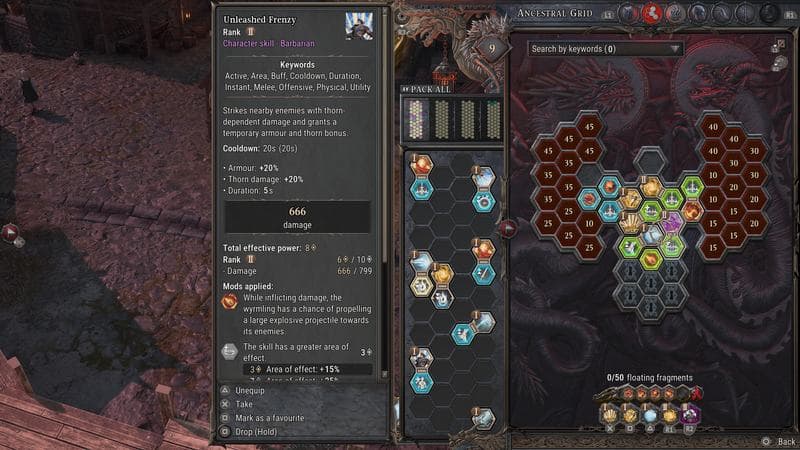
Task: Click the level 9 dragon emblem badge
Action: click(x=492, y=48)
